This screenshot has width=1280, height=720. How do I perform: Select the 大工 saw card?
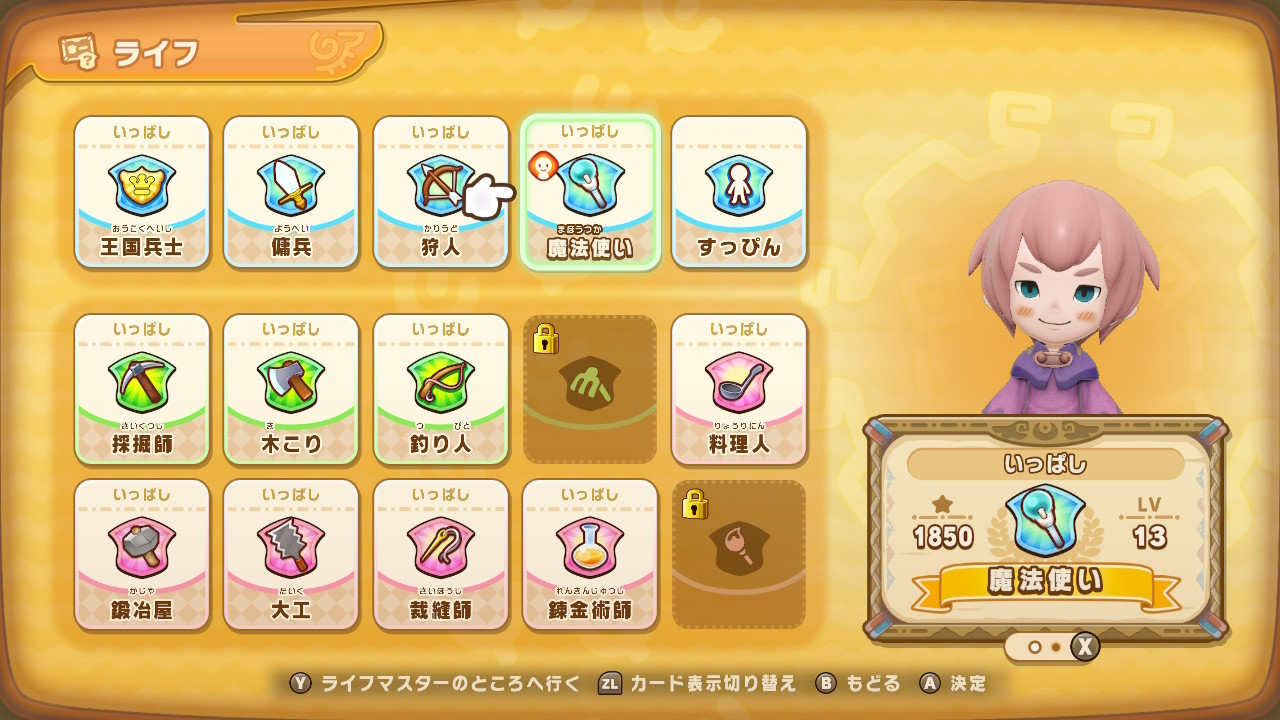291,554
